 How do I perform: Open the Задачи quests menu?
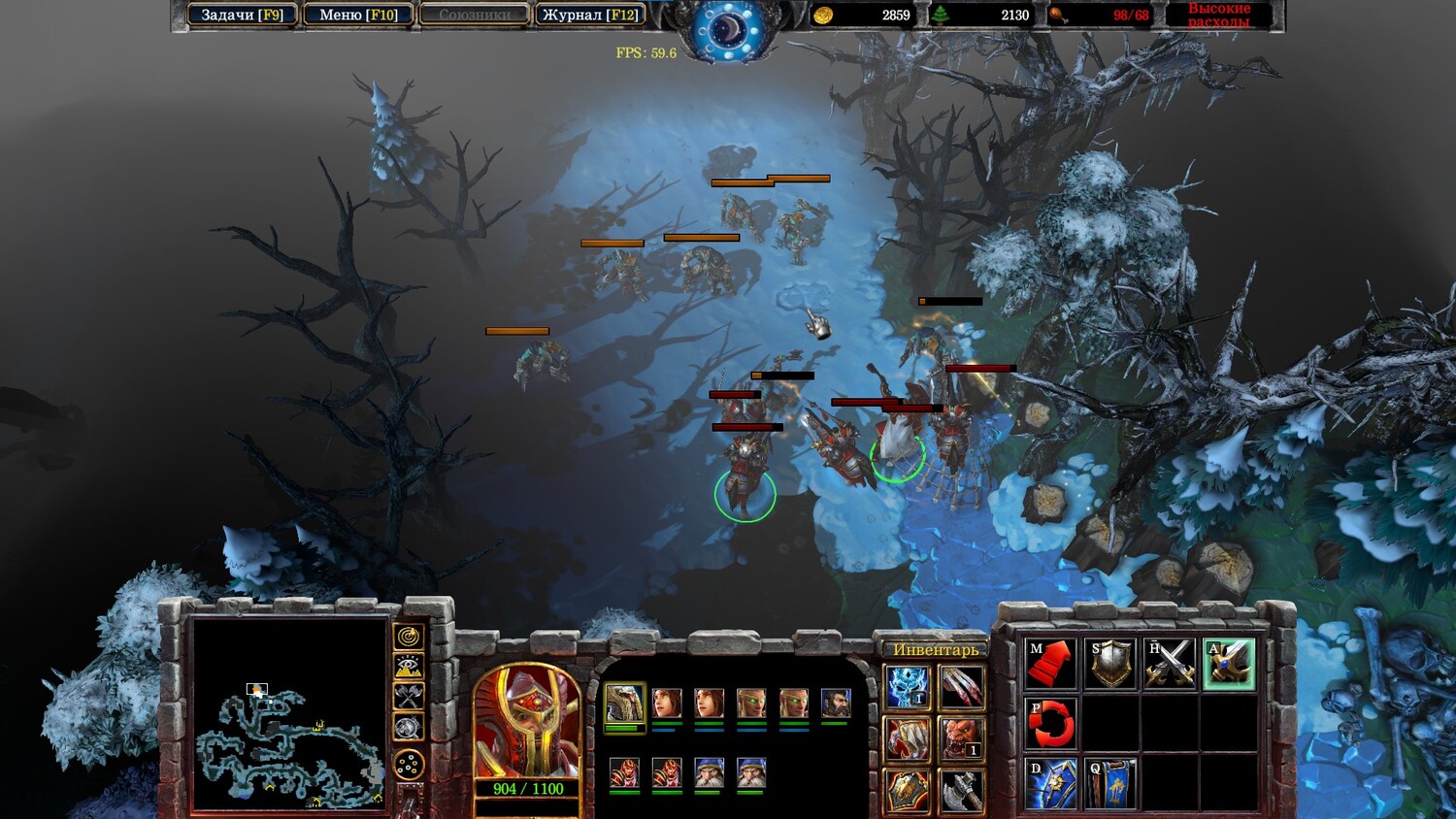tap(242, 15)
